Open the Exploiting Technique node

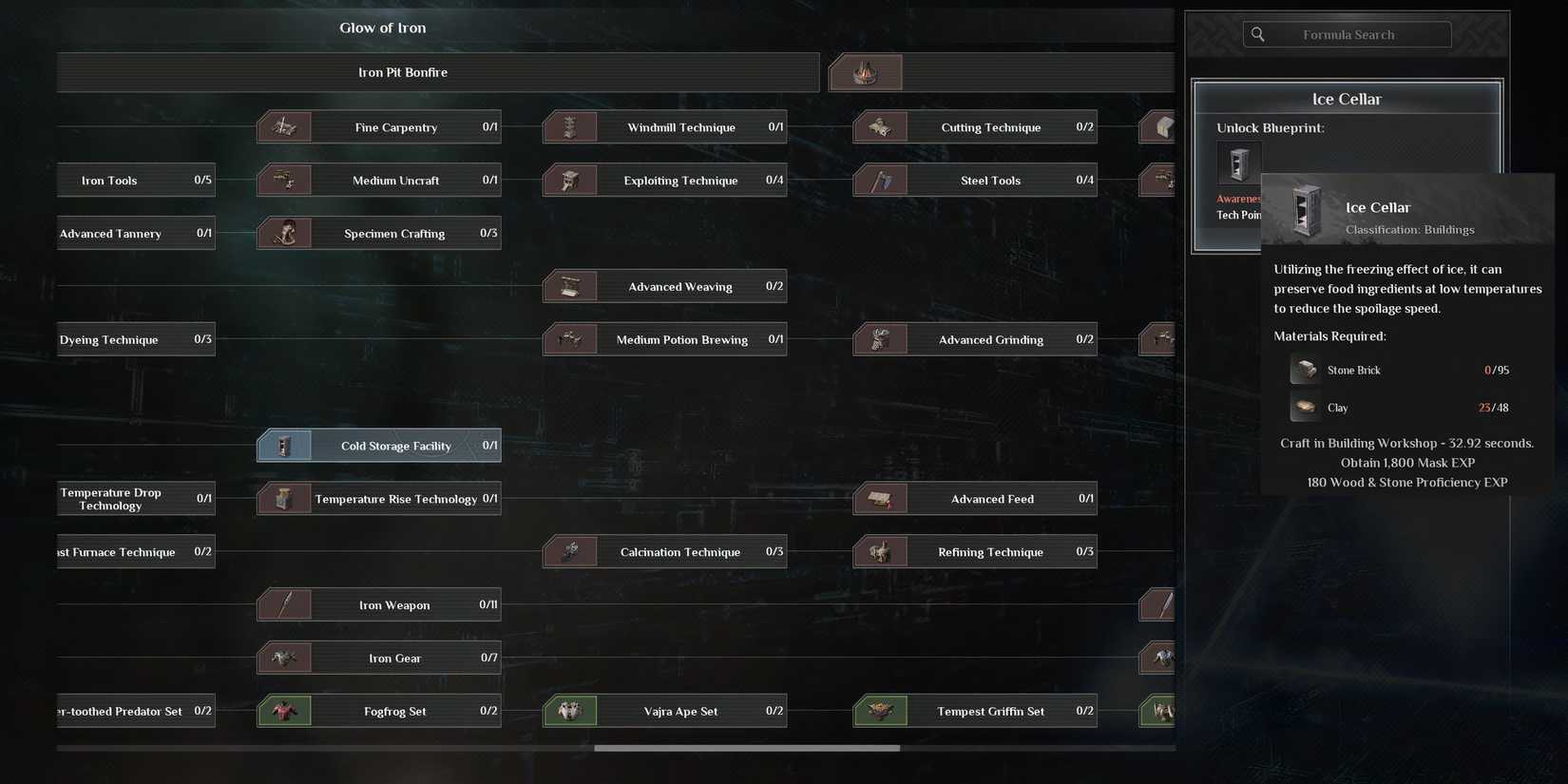tap(665, 180)
